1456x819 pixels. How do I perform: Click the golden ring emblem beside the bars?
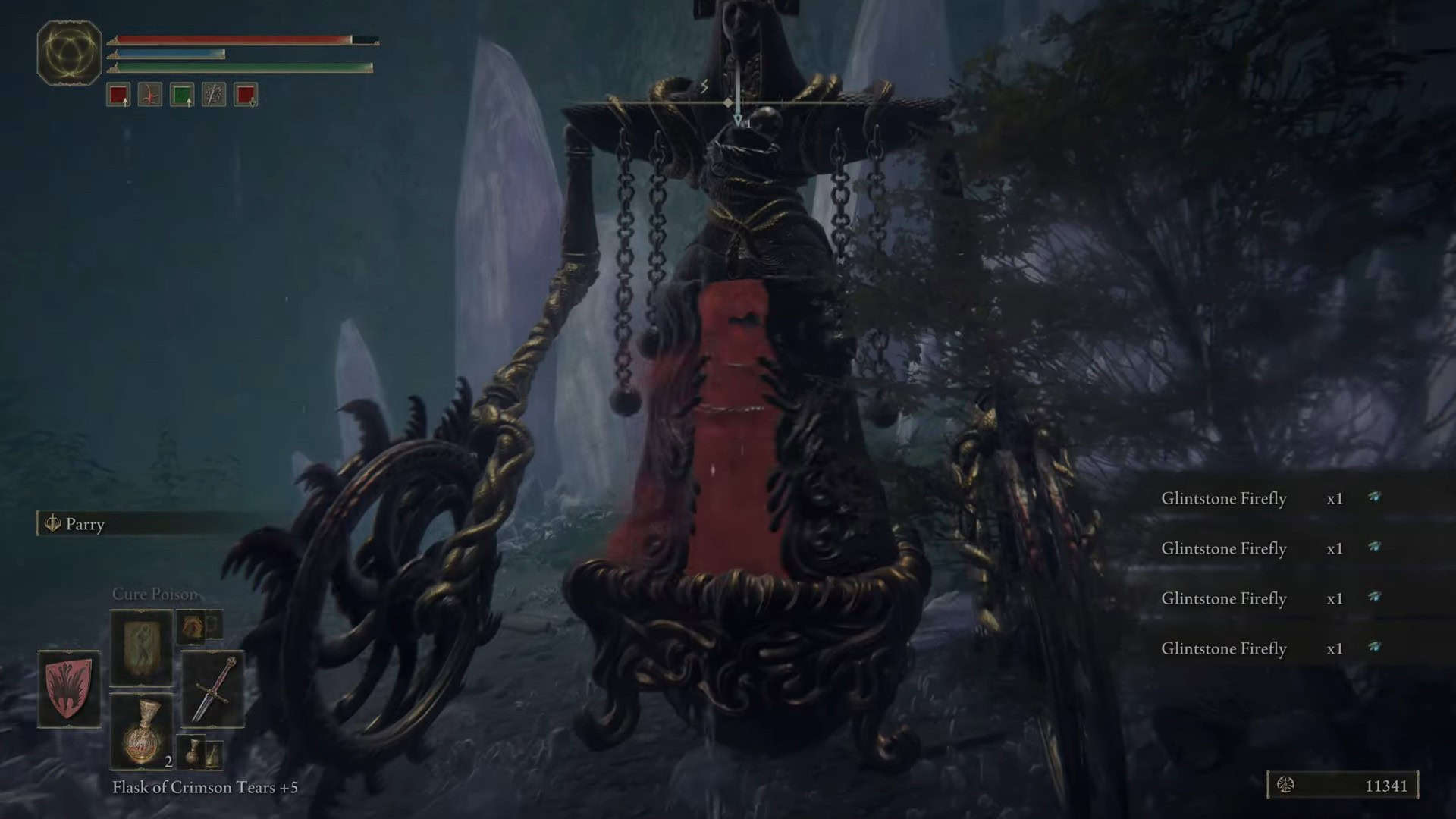click(69, 52)
